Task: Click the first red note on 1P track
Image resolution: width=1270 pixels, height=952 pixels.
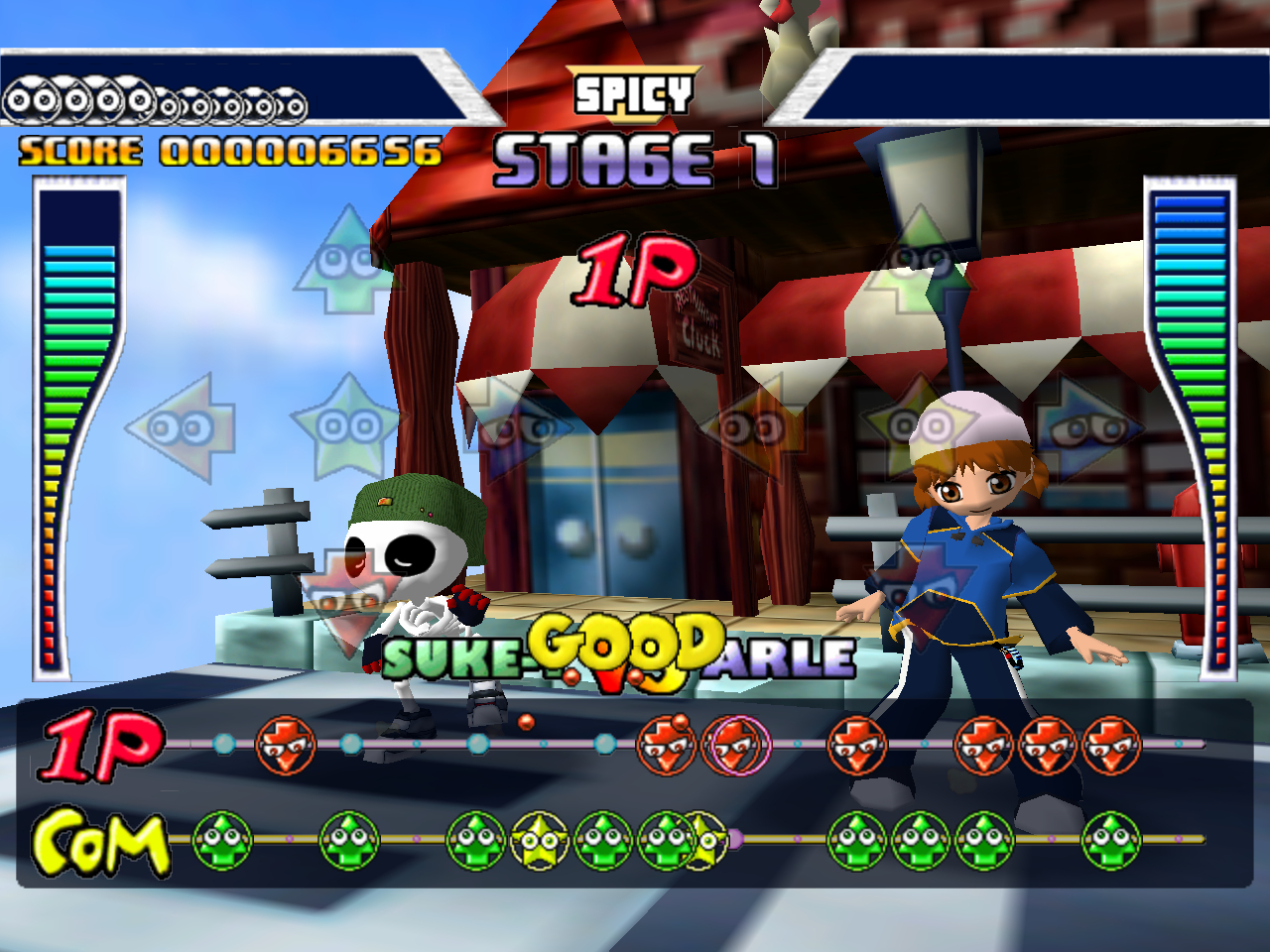Action: click(x=286, y=745)
